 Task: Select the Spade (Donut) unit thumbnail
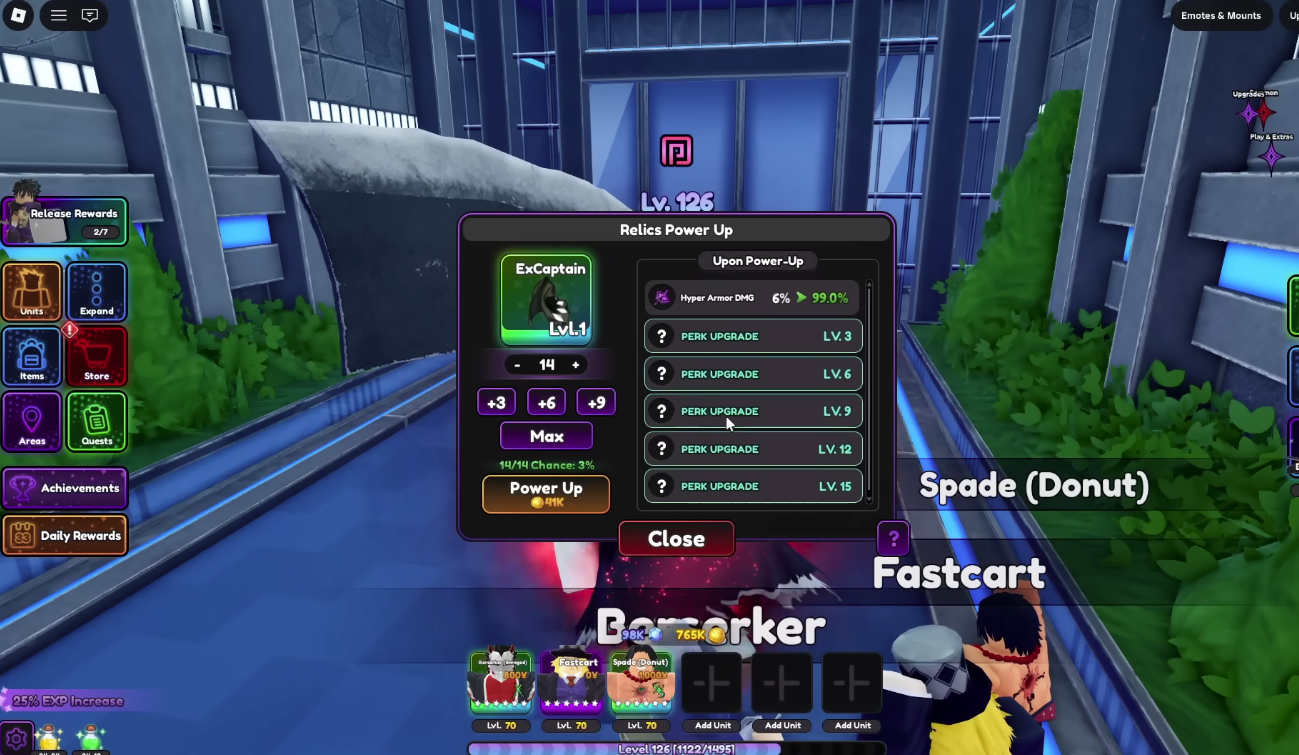(640, 681)
